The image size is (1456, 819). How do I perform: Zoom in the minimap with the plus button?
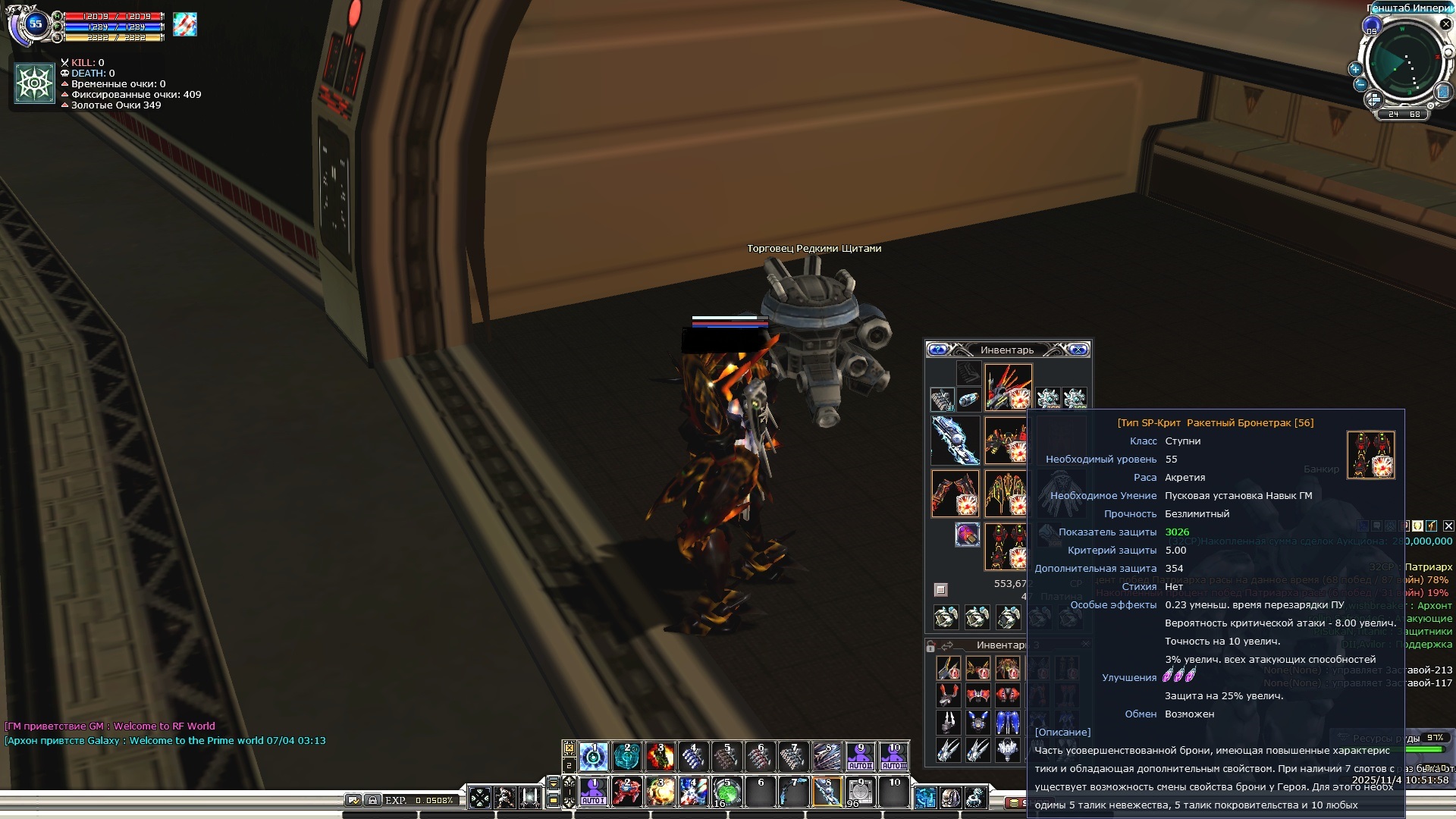[x=1355, y=69]
